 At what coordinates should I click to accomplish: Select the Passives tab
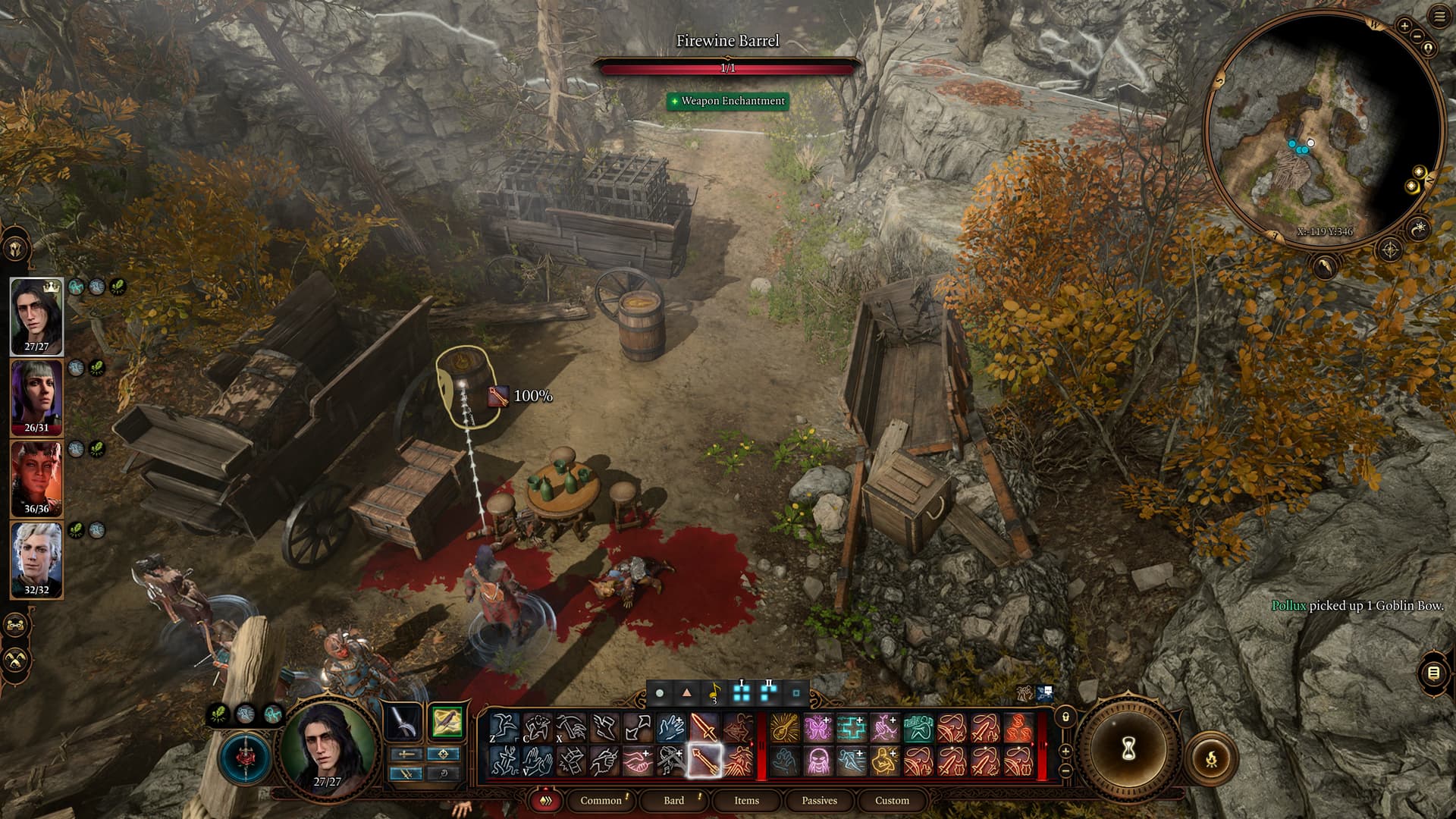coord(819,800)
